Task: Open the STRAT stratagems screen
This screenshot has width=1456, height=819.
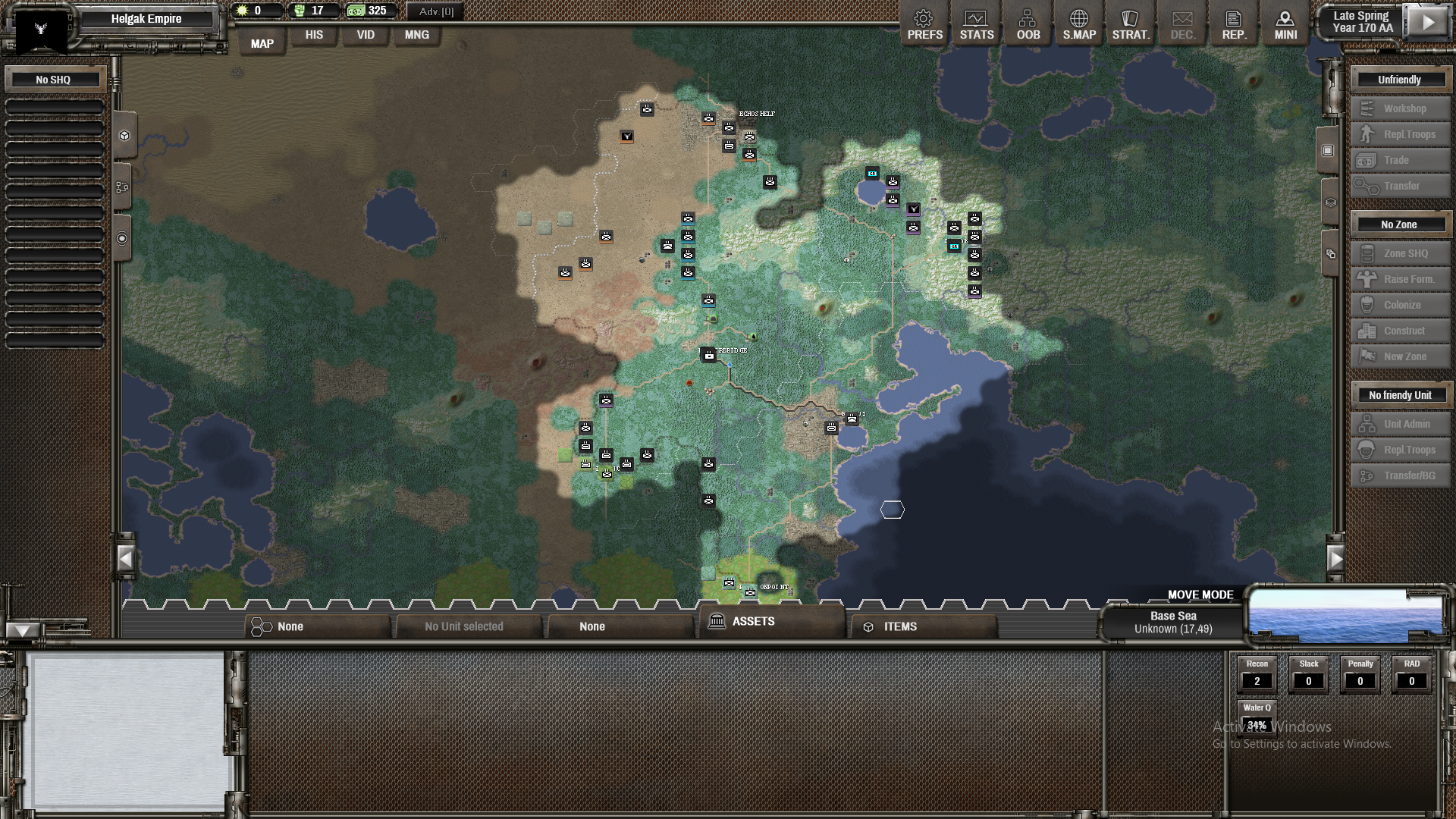Action: pyautogui.click(x=1130, y=23)
